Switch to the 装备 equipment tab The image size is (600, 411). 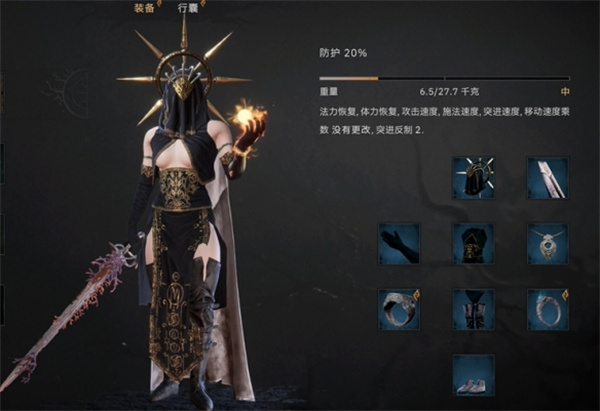tap(145, 6)
